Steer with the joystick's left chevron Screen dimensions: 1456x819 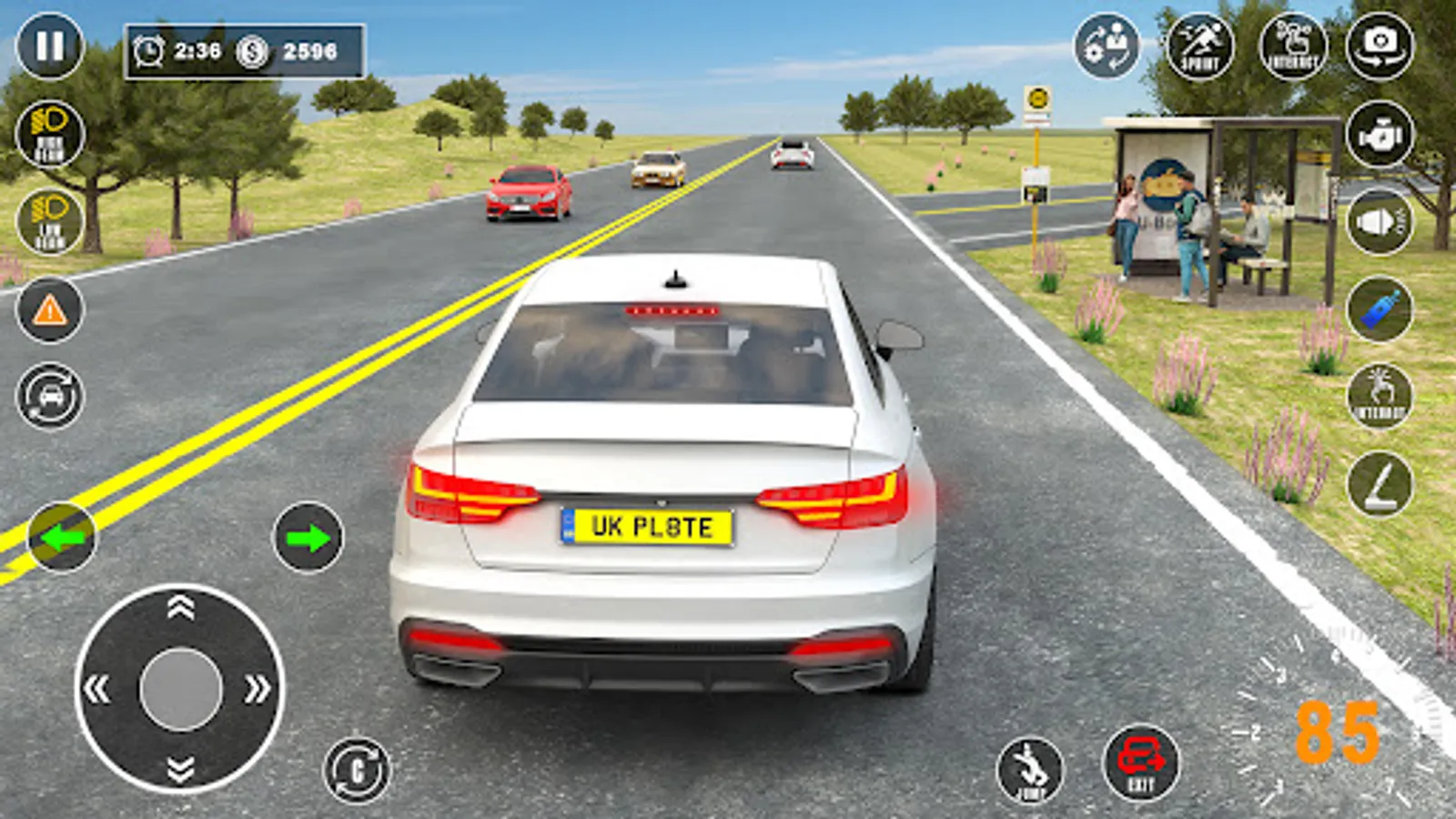coord(97,689)
